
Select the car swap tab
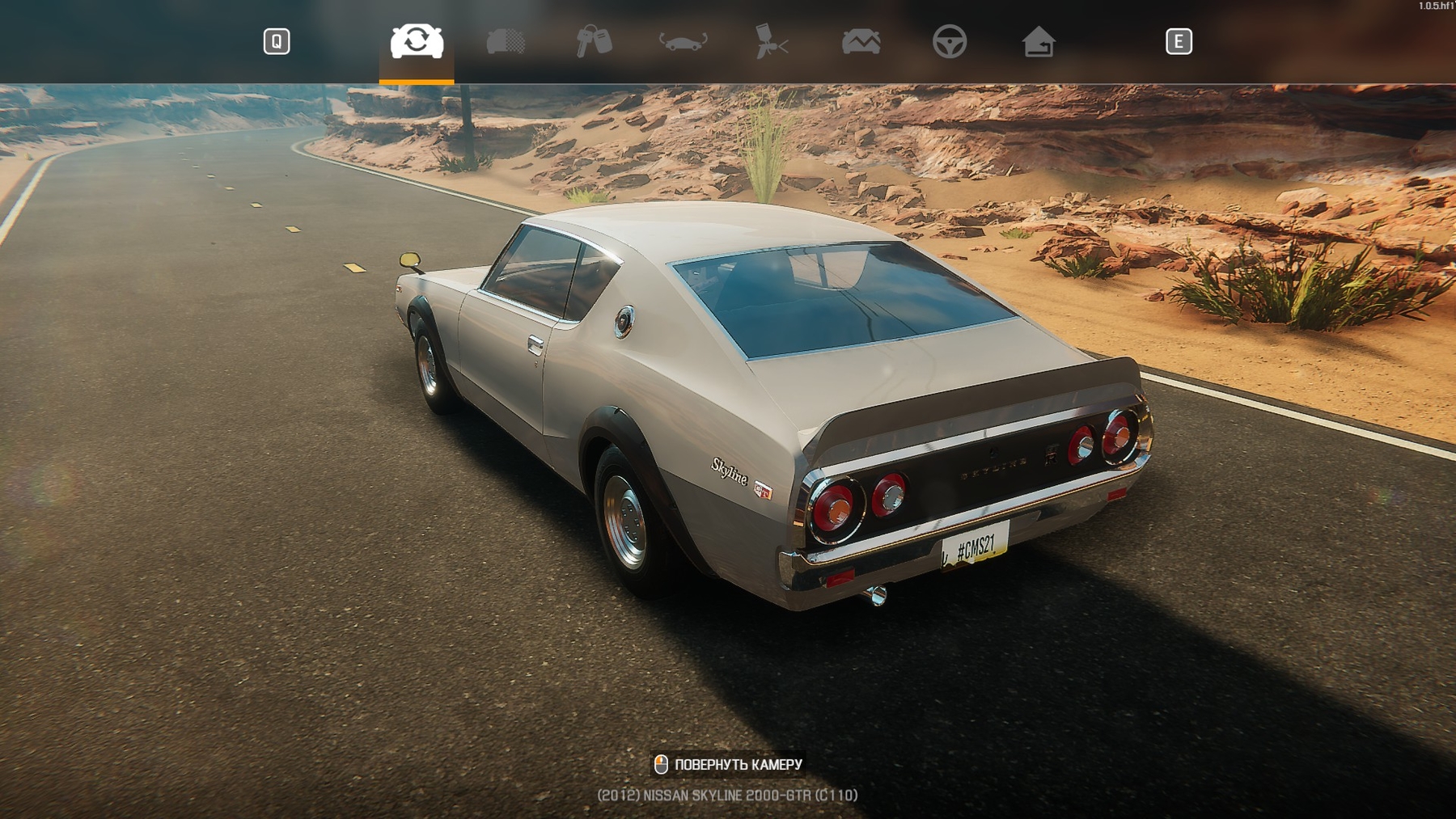[417, 41]
